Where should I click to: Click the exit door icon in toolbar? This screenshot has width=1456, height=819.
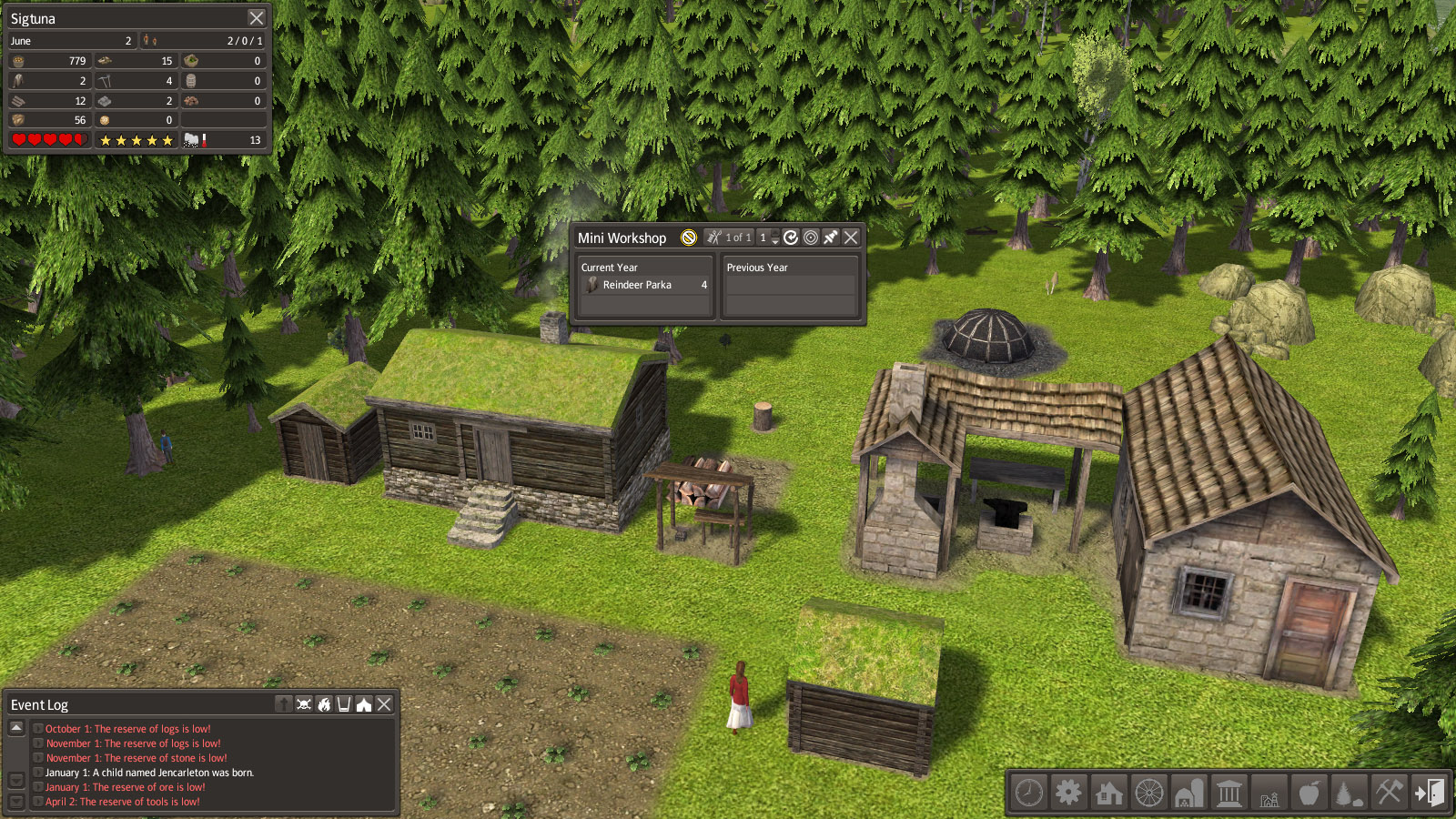tap(1429, 793)
